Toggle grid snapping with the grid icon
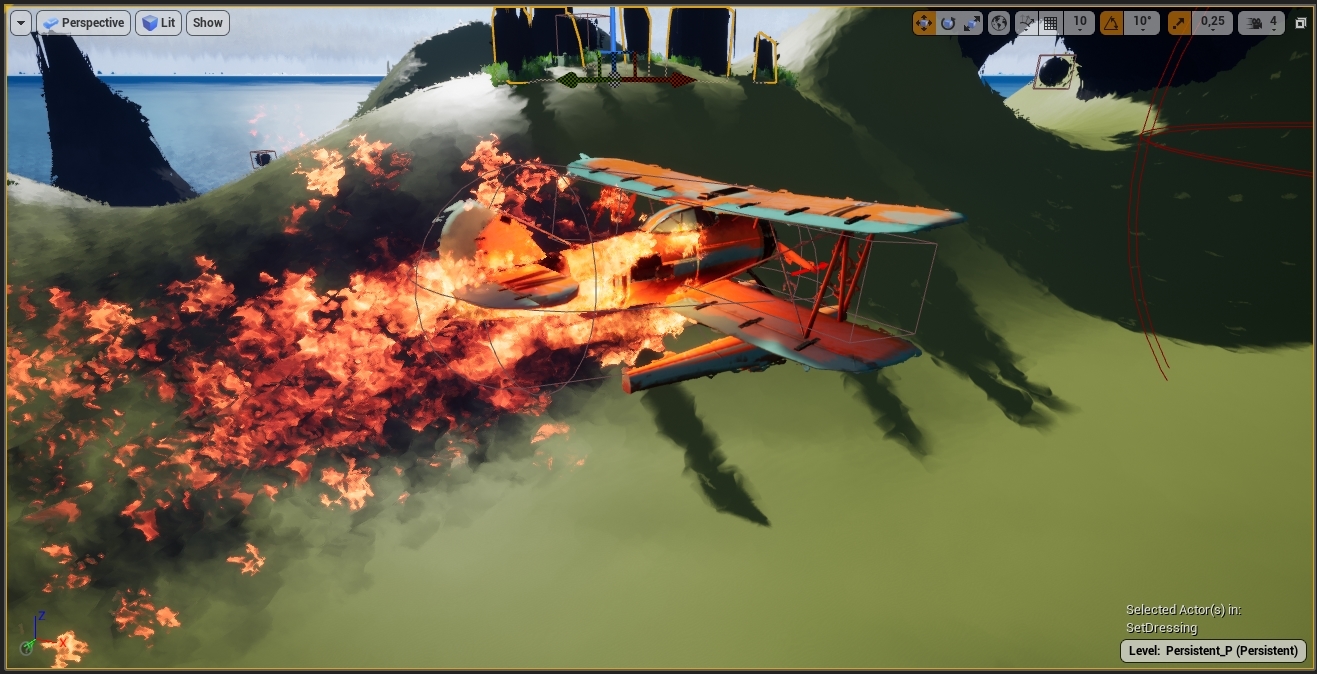Screen dimensions: 1317x674 point(1051,22)
